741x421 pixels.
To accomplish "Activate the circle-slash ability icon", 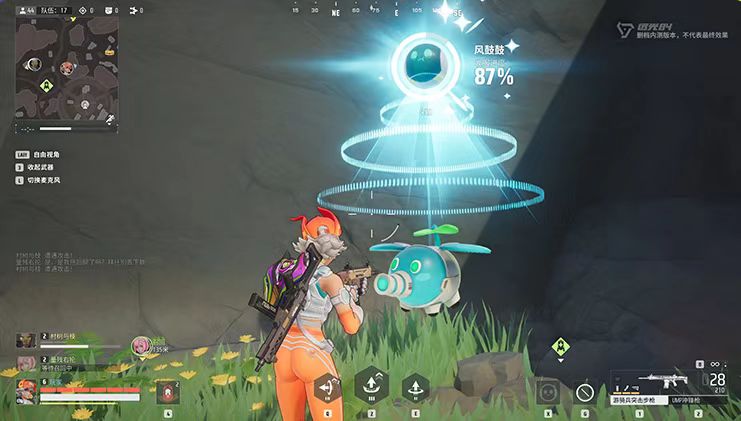I will 586,391.
